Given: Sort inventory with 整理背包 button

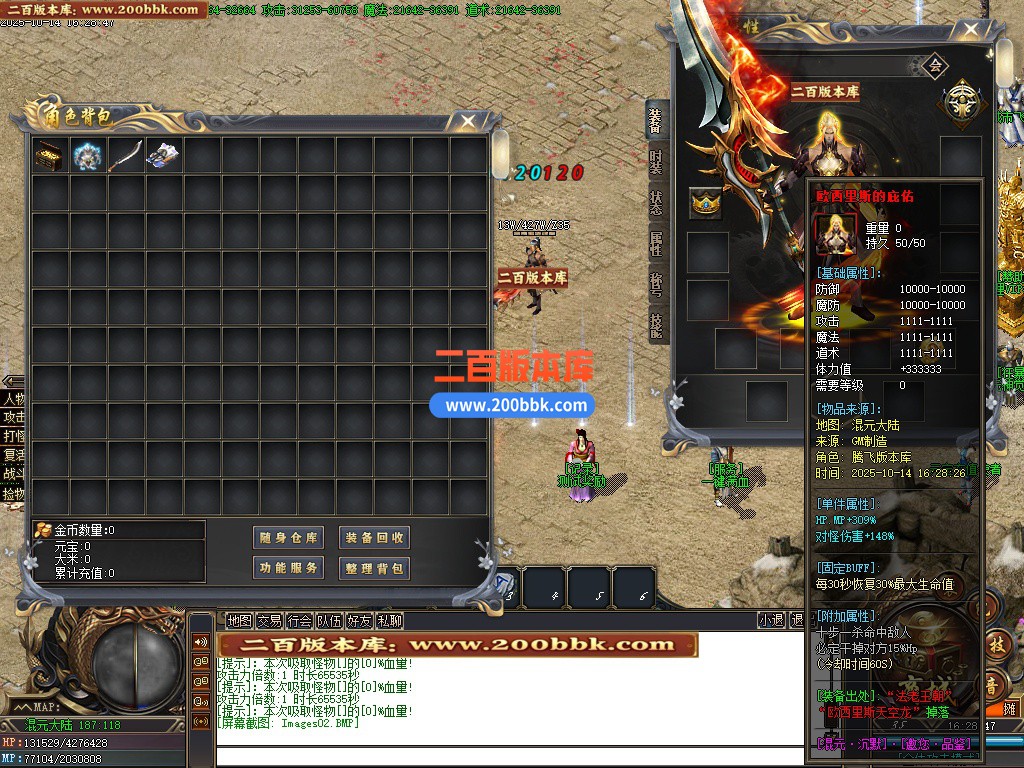Looking at the screenshot, I should [x=375, y=568].
